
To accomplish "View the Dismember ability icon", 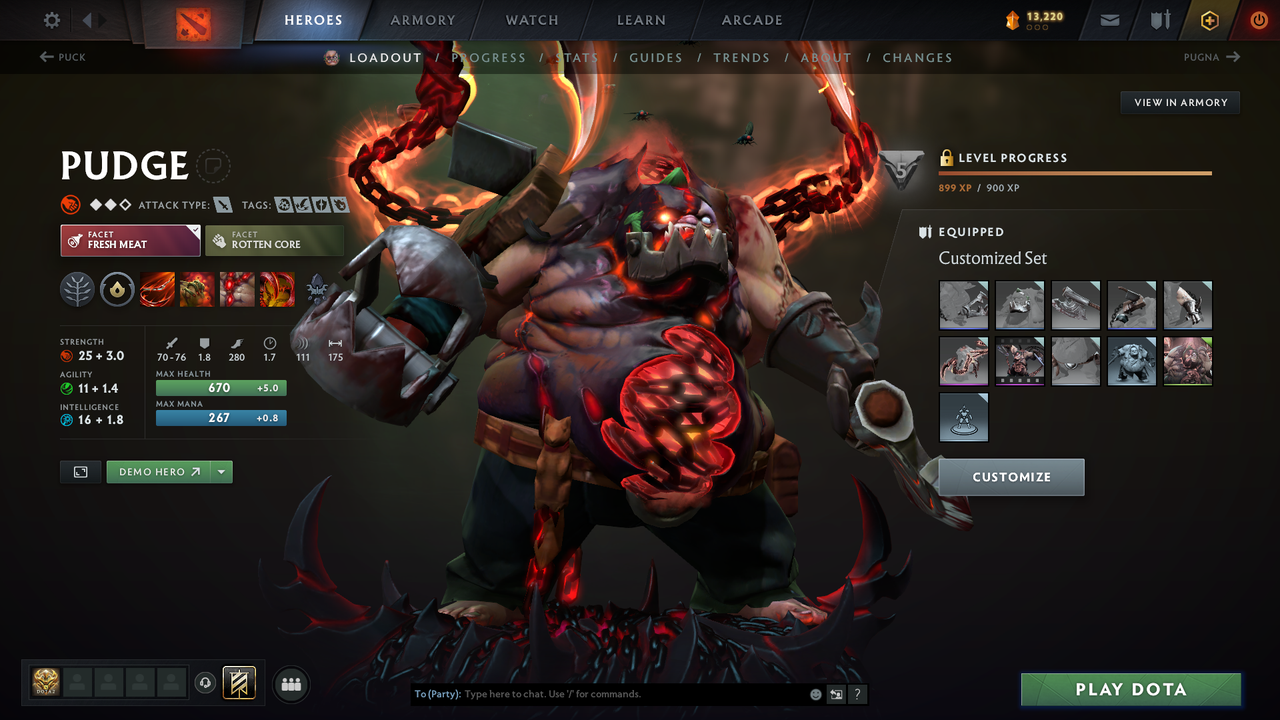I will 277,289.
